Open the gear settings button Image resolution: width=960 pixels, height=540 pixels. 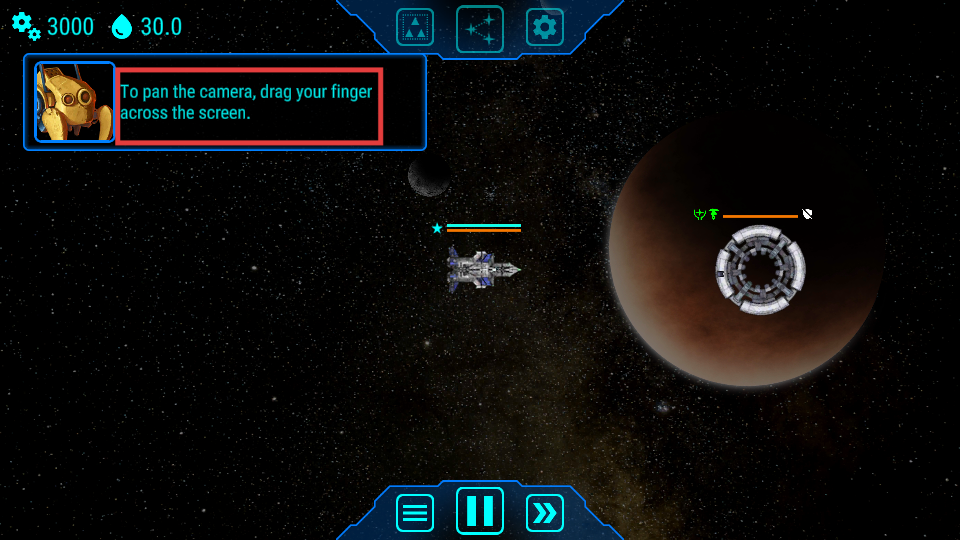545,27
